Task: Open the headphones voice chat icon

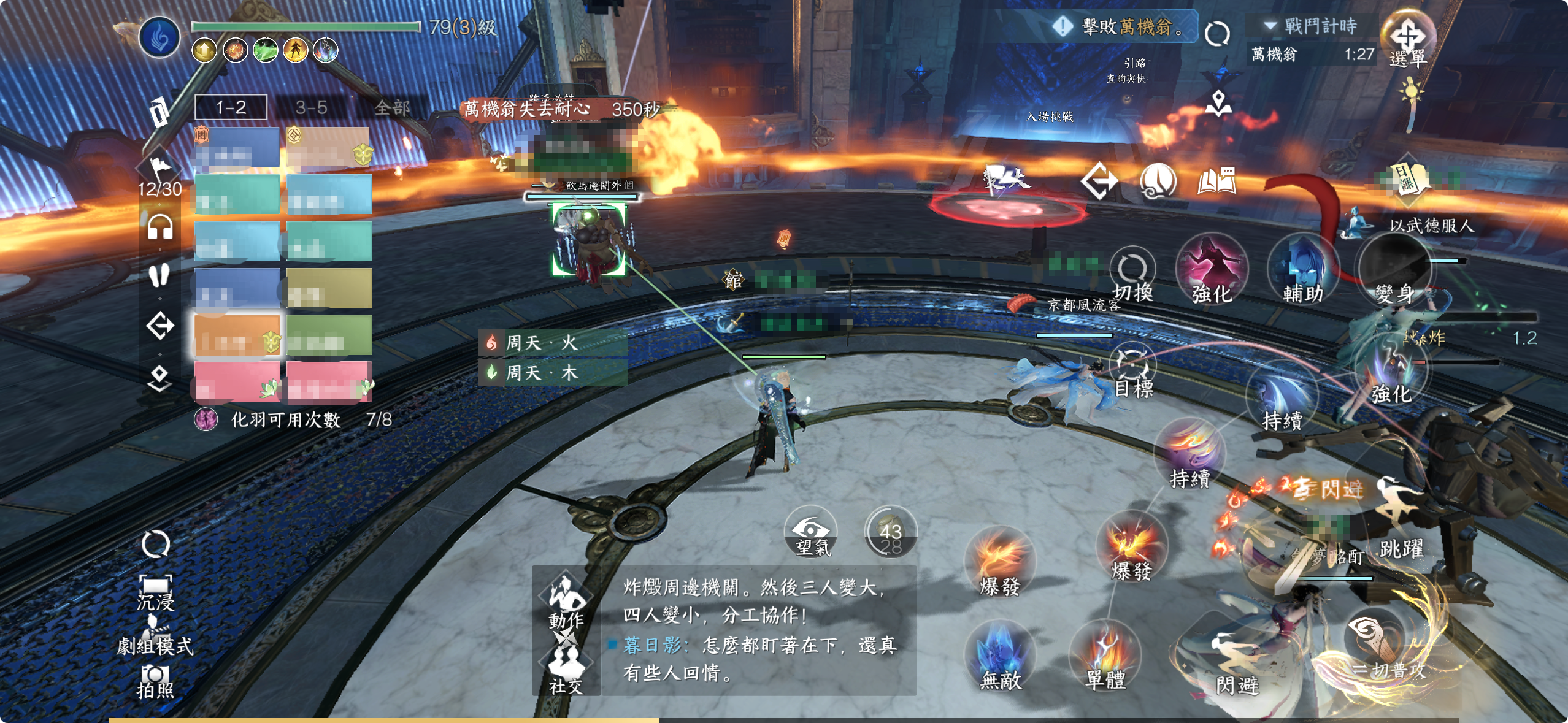Action: [160, 228]
